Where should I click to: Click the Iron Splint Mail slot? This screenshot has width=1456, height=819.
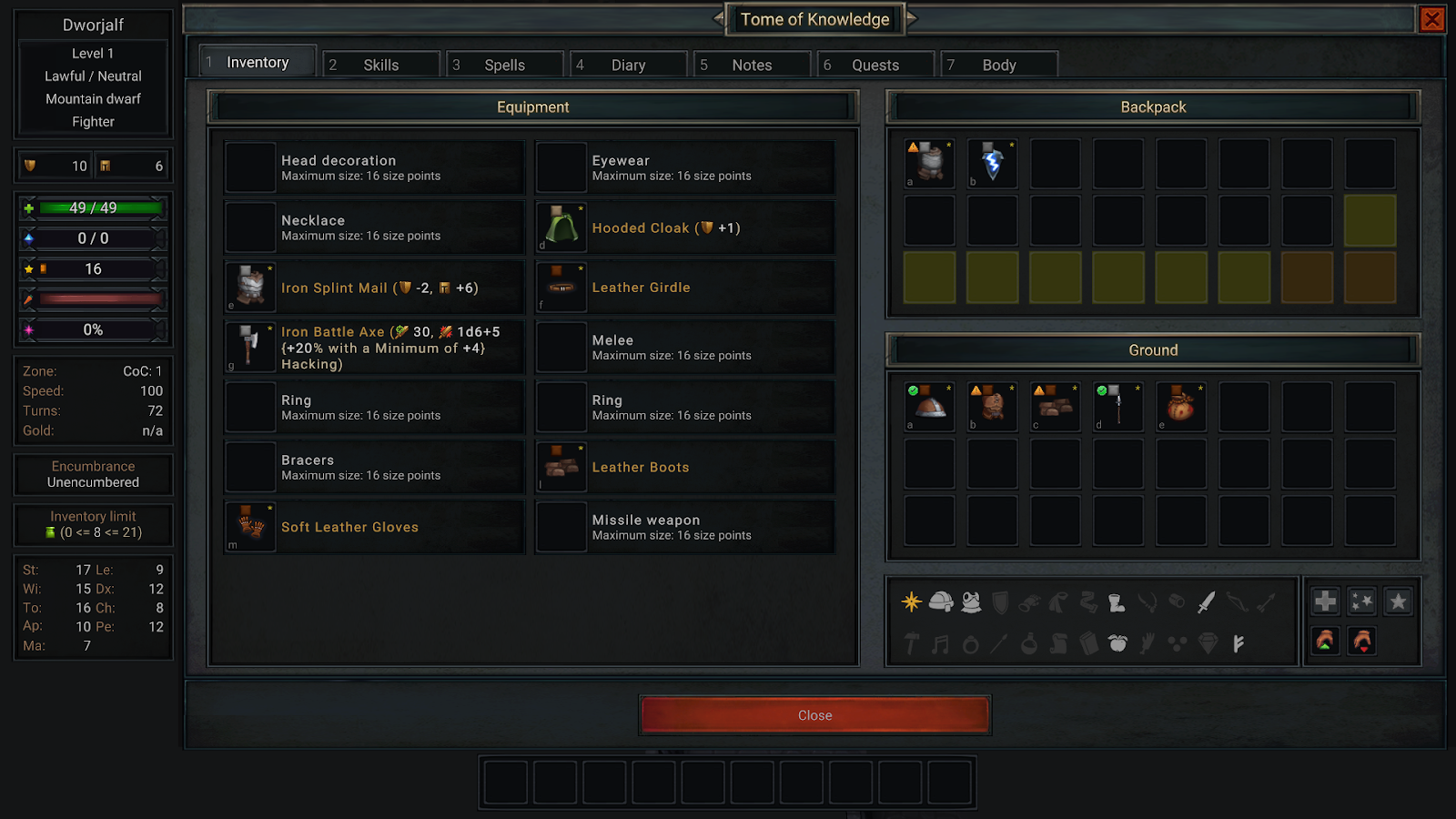click(374, 288)
